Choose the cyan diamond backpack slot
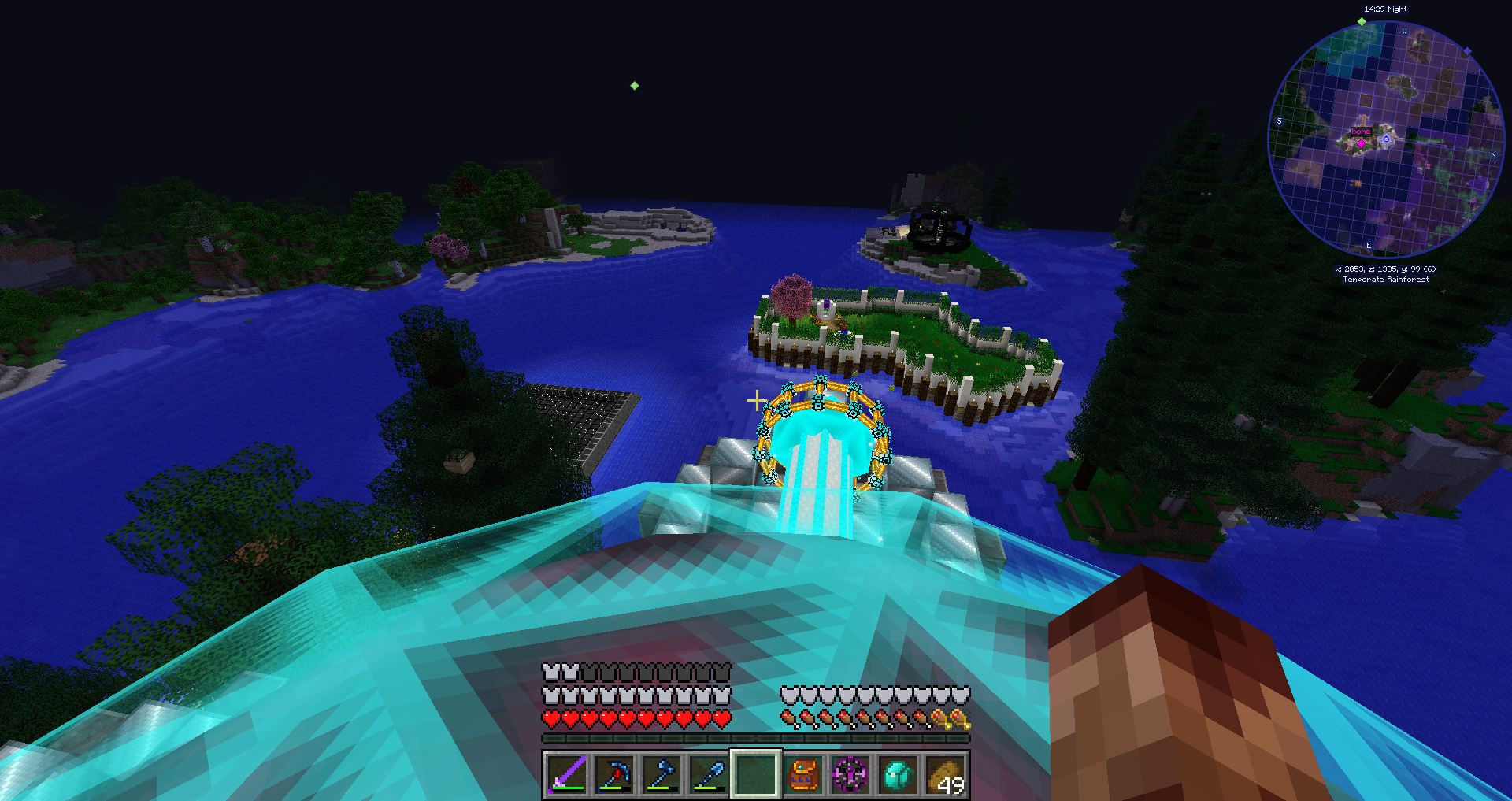 tap(898, 774)
